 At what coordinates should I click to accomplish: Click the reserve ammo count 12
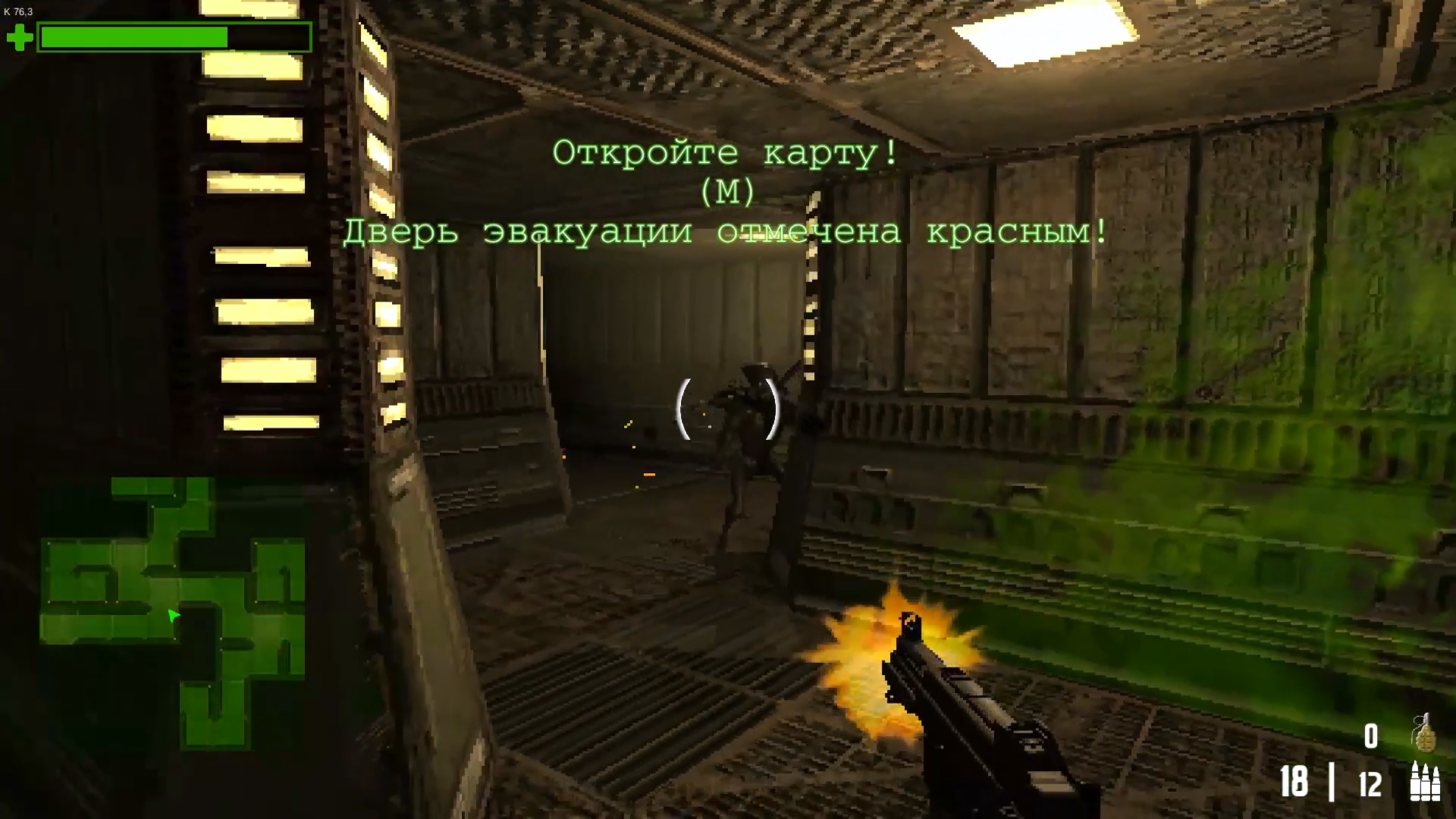tap(1371, 784)
